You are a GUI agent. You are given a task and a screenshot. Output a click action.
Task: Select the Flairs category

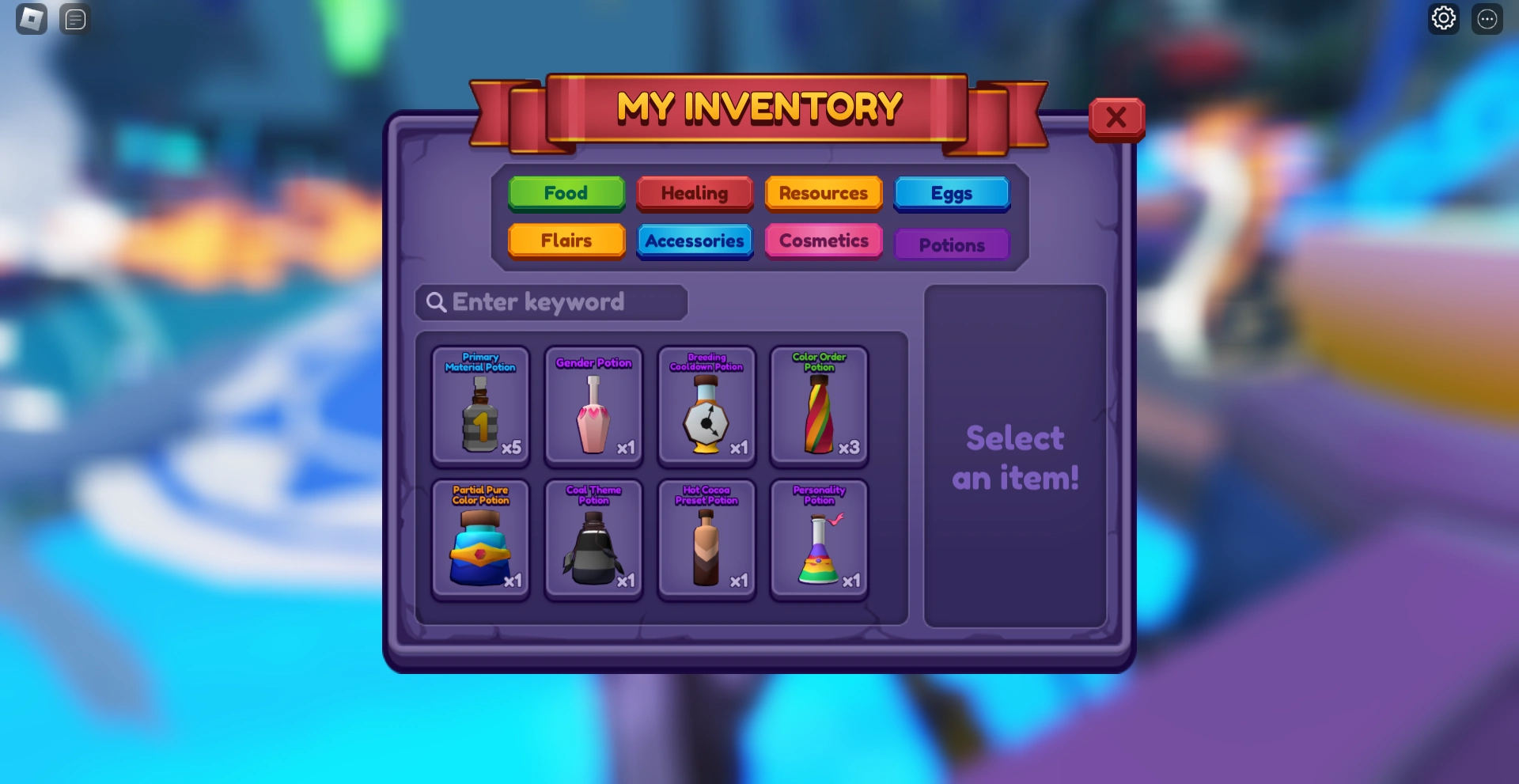[x=566, y=241]
